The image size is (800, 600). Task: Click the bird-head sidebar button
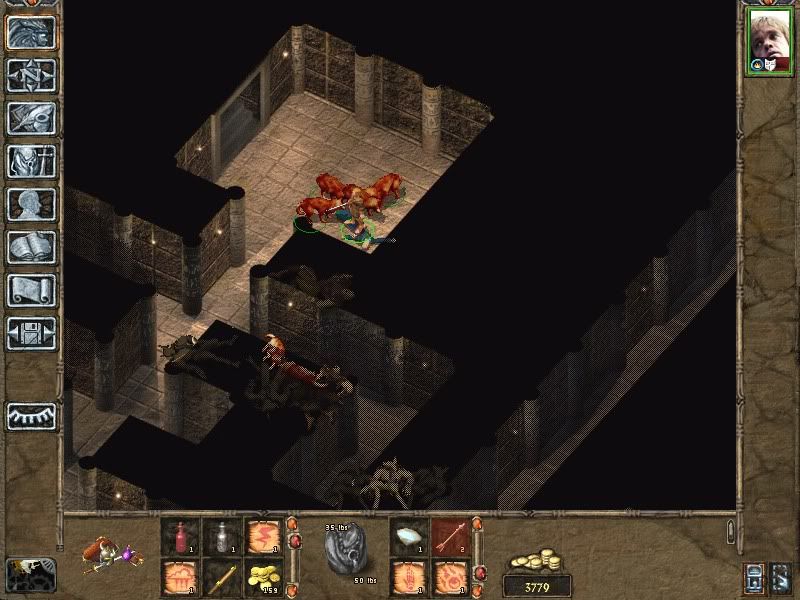(x=31, y=117)
